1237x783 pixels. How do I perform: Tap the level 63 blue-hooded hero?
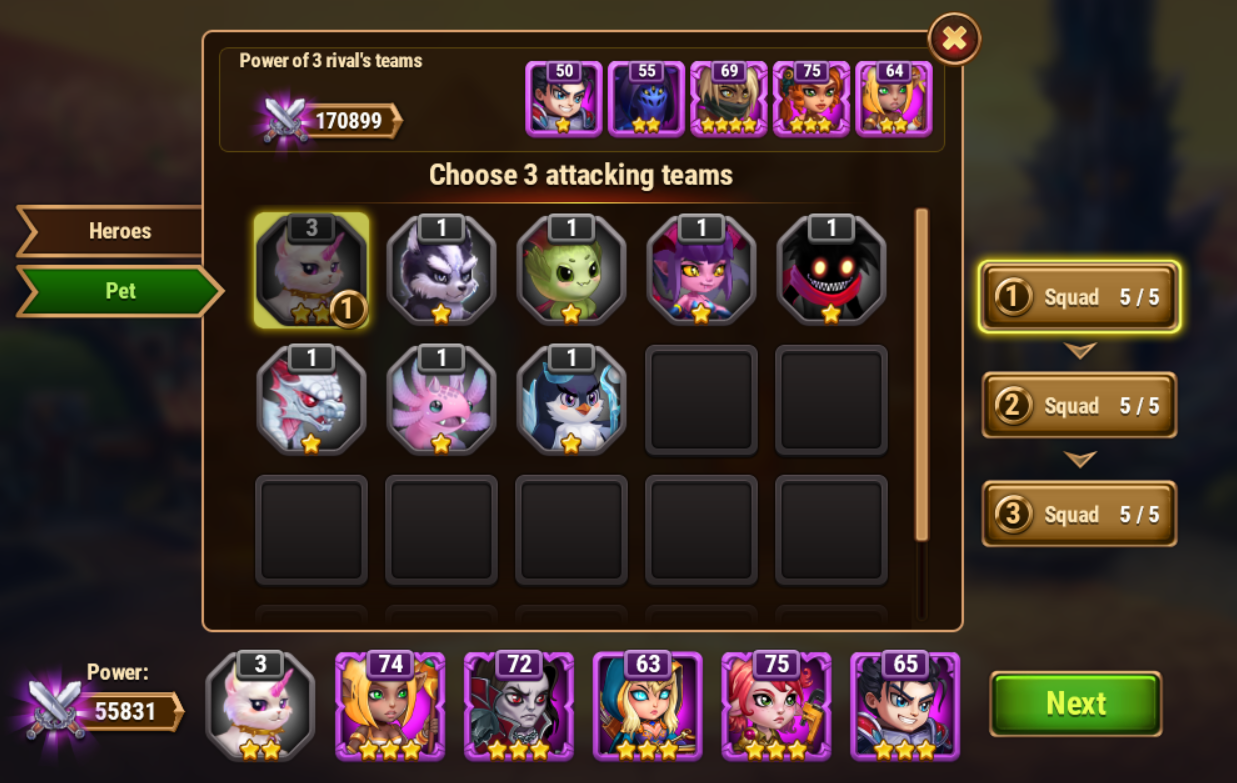coord(648,706)
